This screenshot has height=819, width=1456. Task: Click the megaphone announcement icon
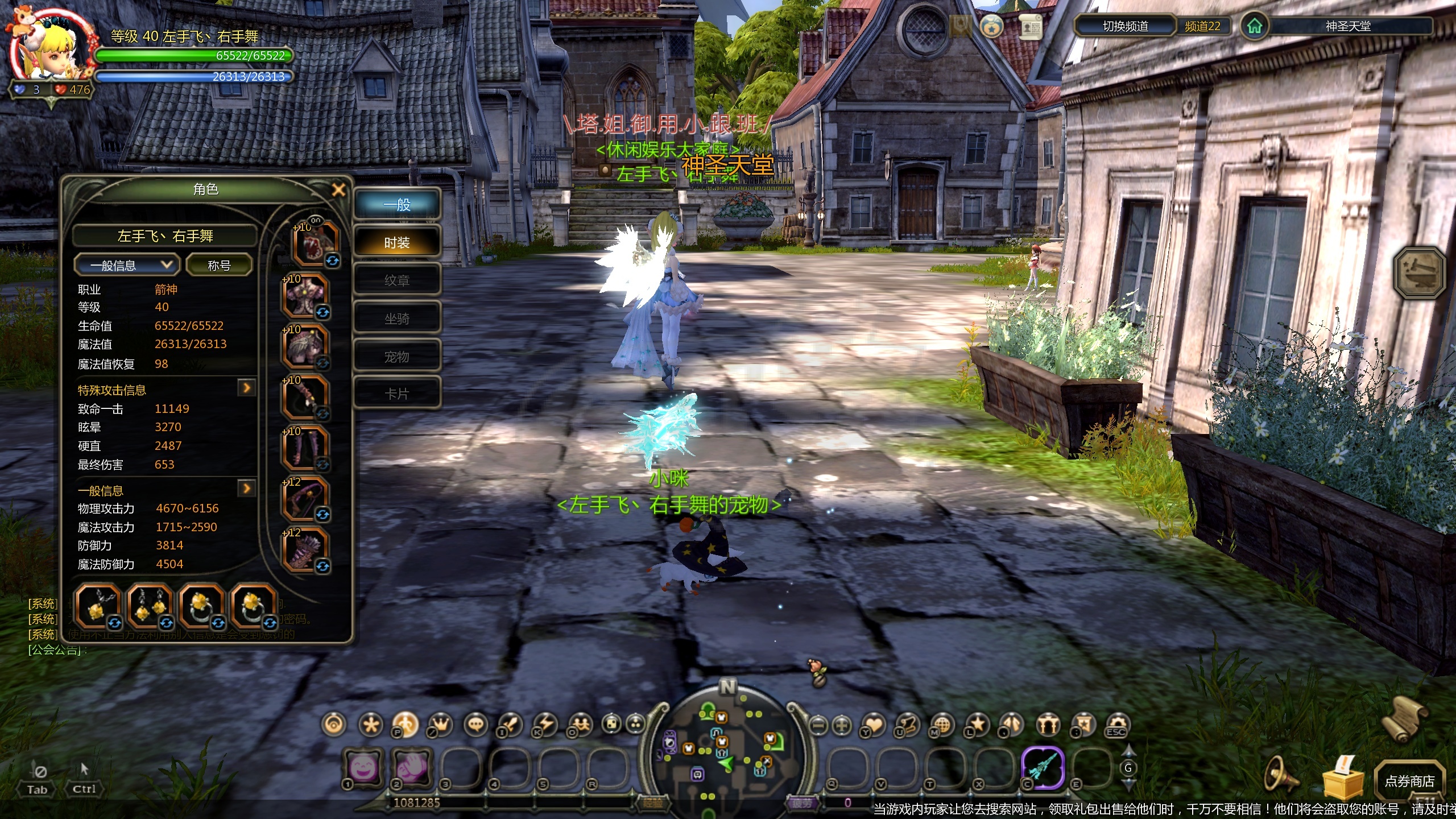(x=1281, y=775)
